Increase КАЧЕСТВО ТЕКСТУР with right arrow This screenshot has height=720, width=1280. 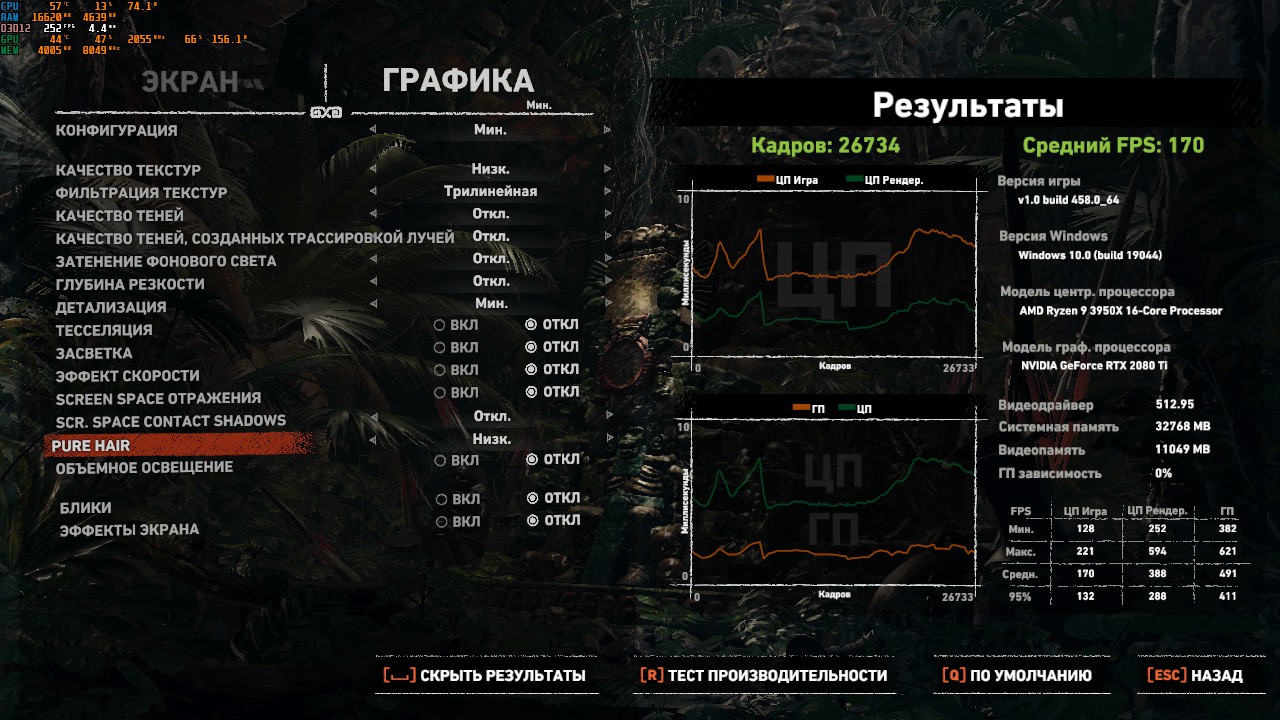[607, 169]
